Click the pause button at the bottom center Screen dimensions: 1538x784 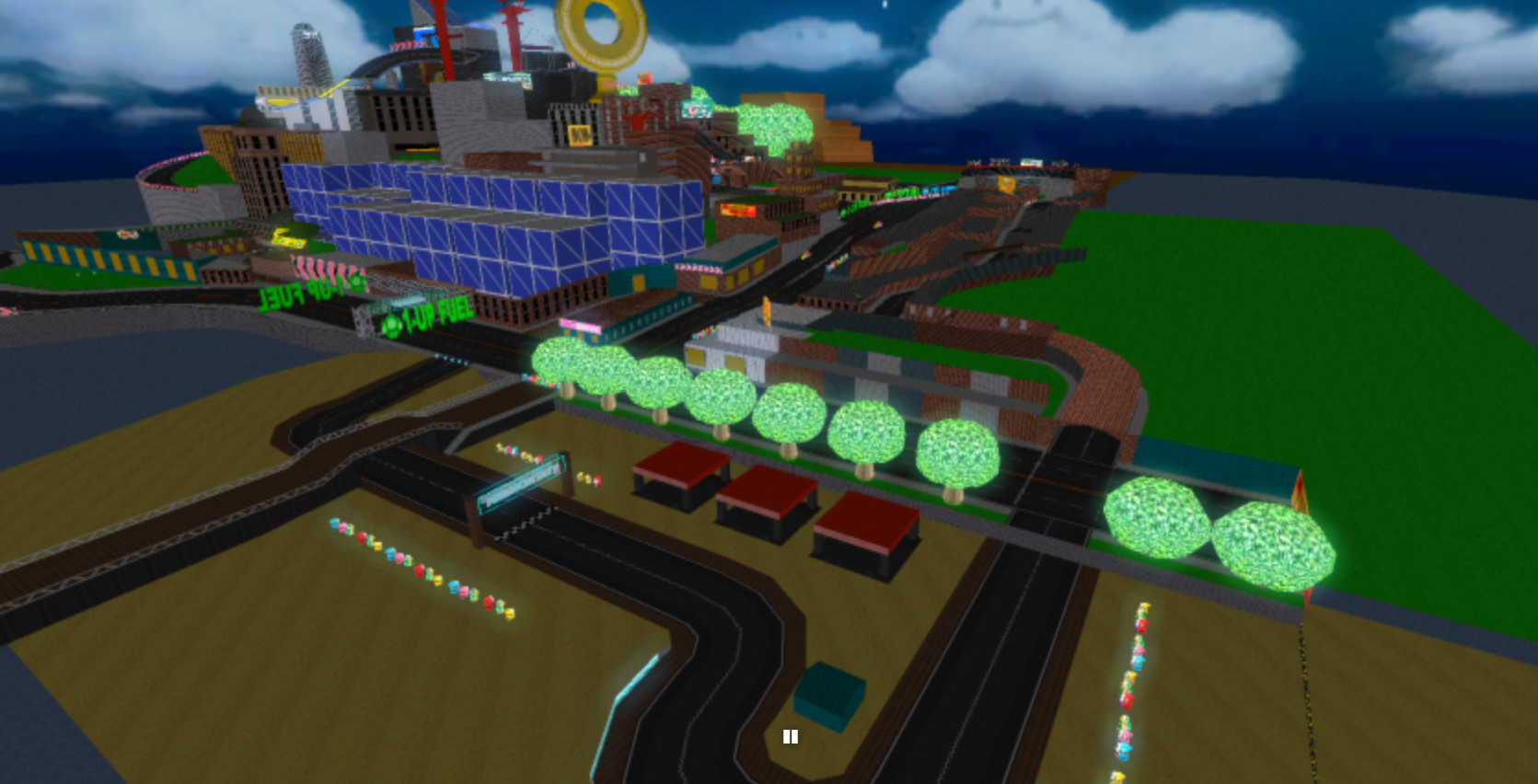click(792, 737)
